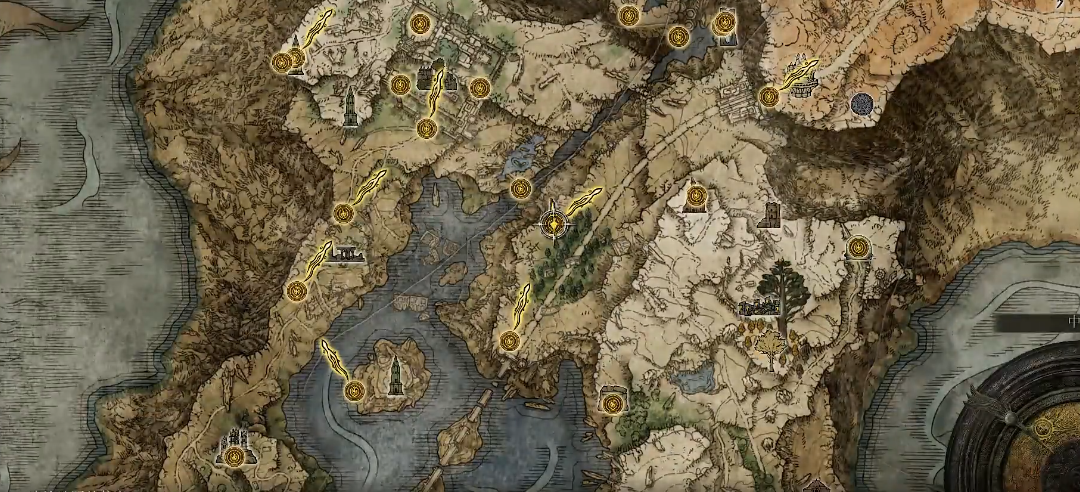
Task: Select the golden Minor Erdtree icon
Action: coord(771,347)
